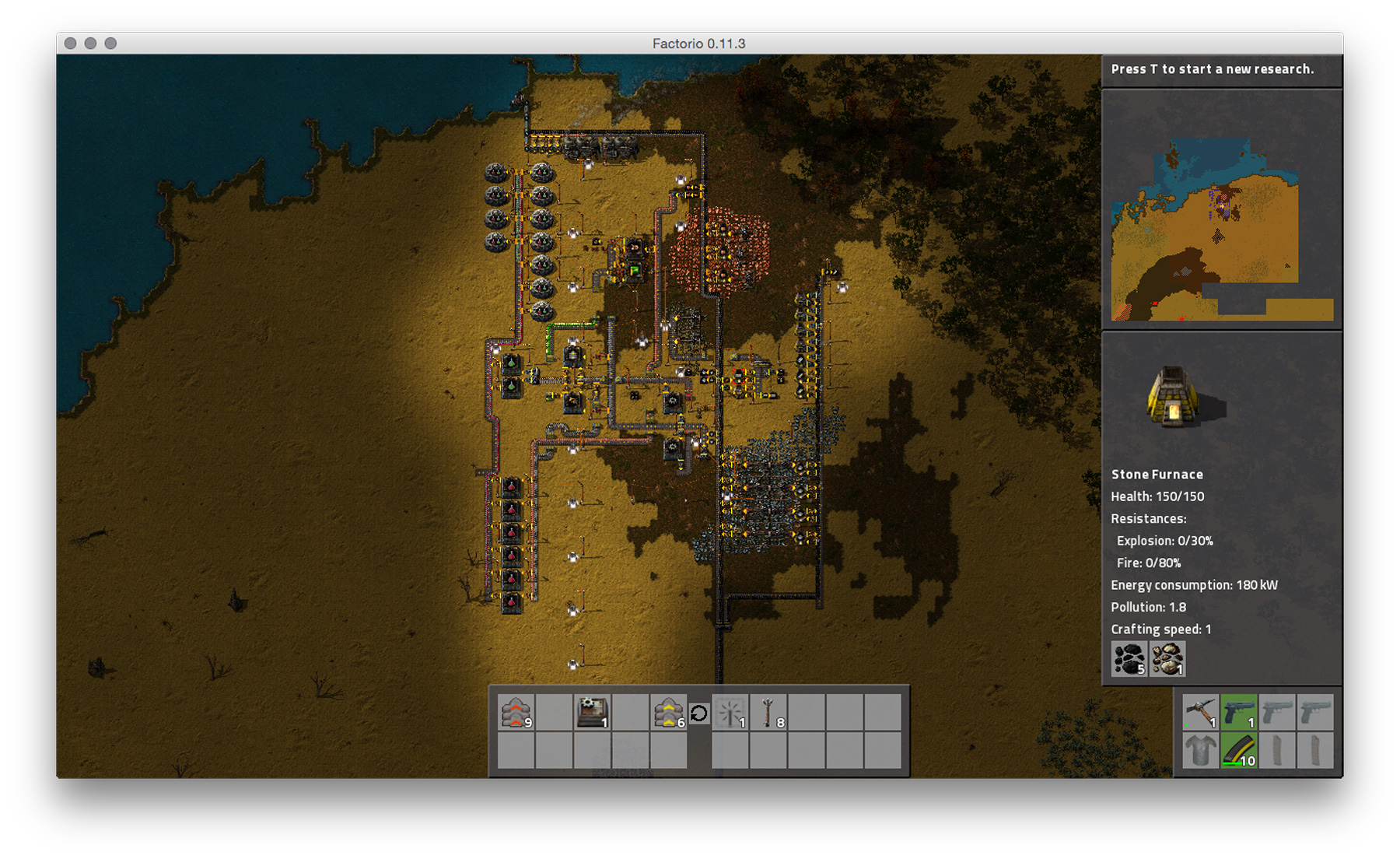Select the ghost item slot in the quickbar
The height and width of the screenshot is (859, 1400).
pyautogui.click(x=730, y=713)
